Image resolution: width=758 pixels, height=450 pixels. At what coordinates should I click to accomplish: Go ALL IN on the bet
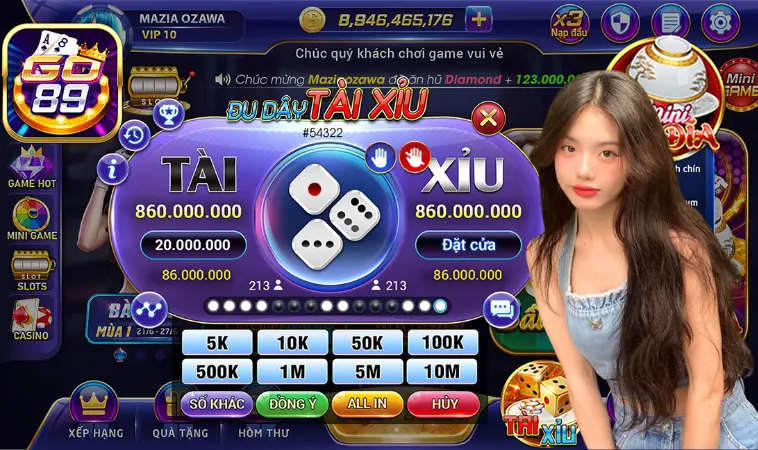coord(366,404)
